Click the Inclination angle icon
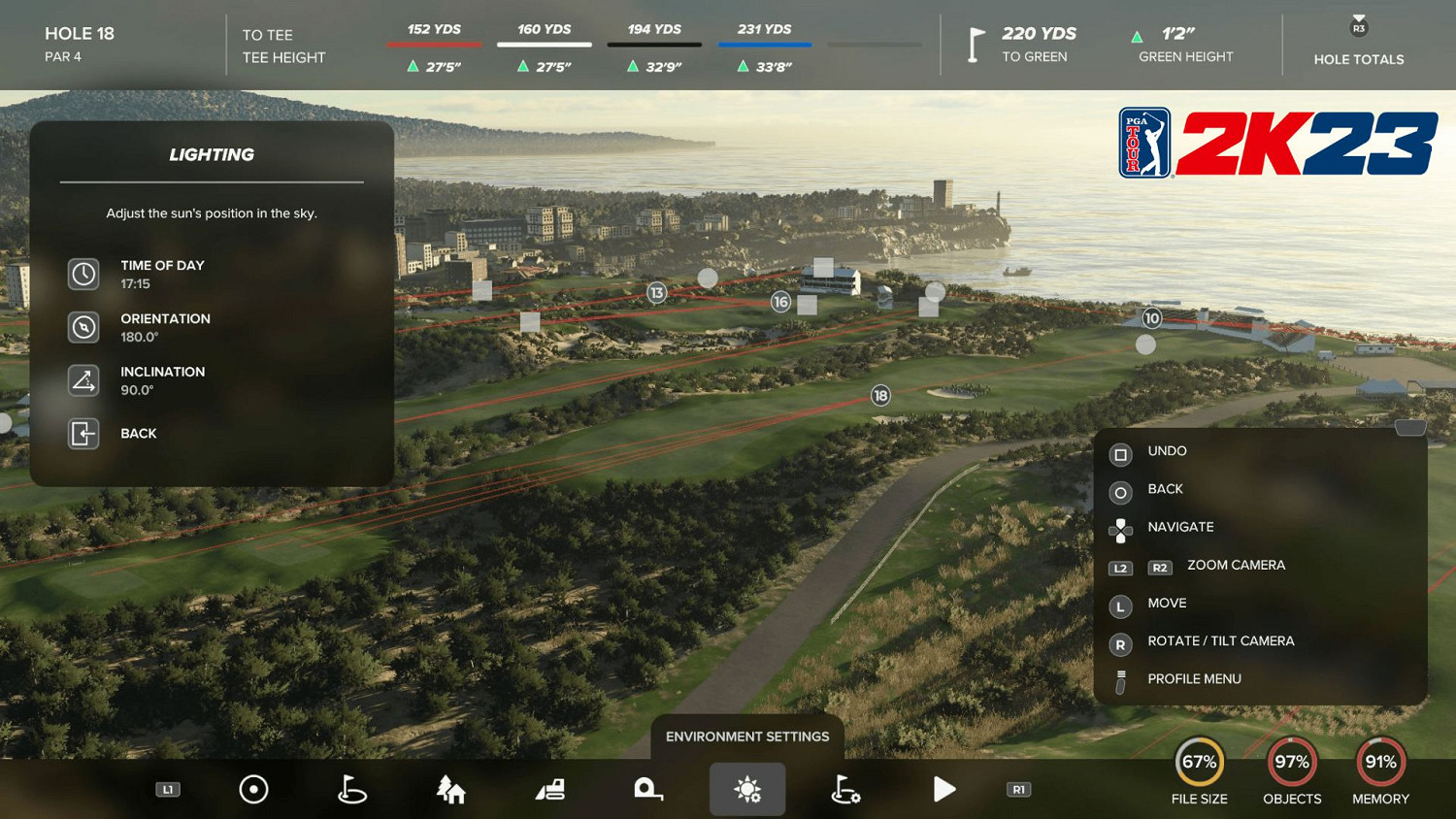Screen dimensions: 1456x819 [x=83, y=380]
